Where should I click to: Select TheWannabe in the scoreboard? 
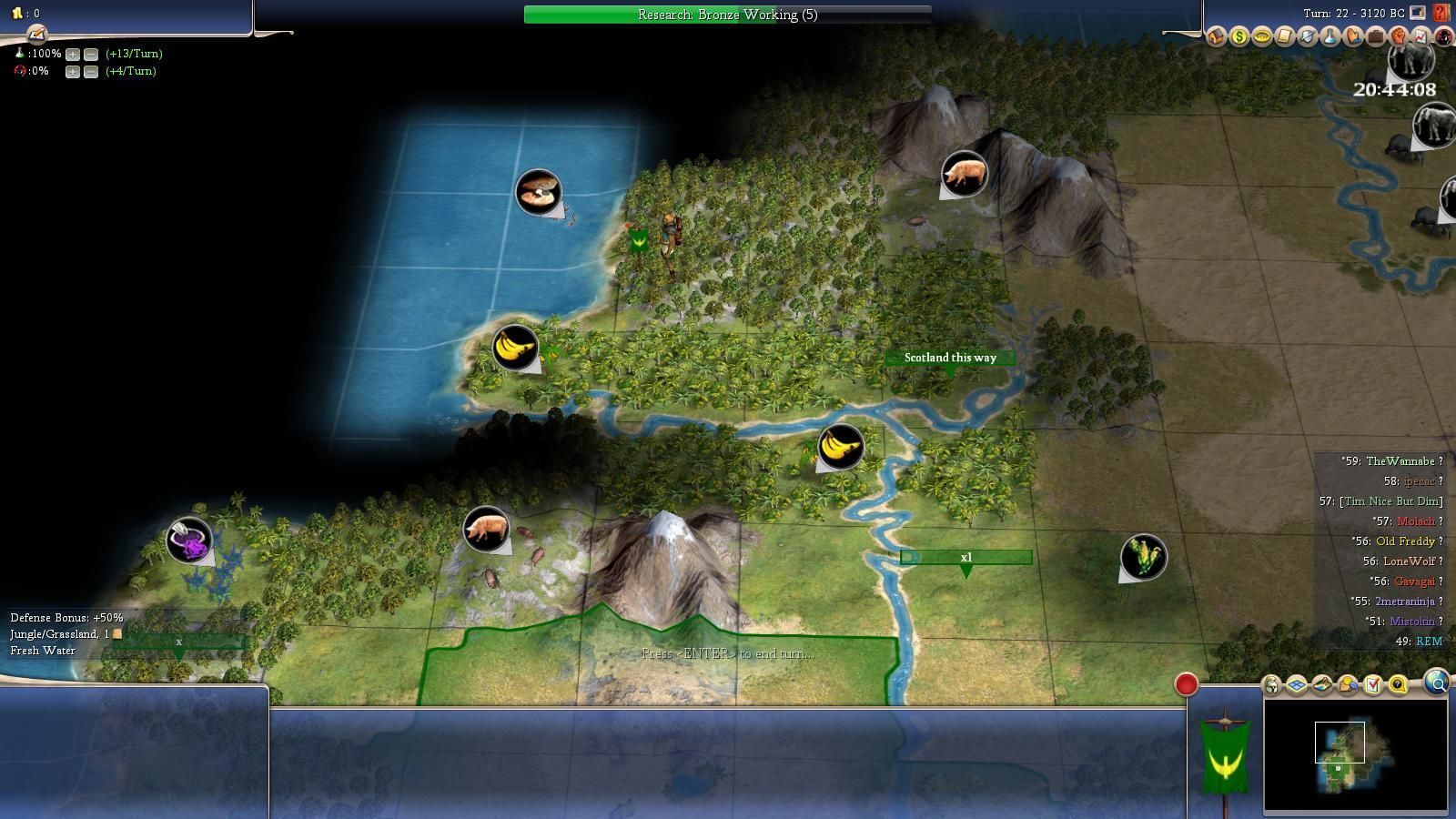[1400, 461]
